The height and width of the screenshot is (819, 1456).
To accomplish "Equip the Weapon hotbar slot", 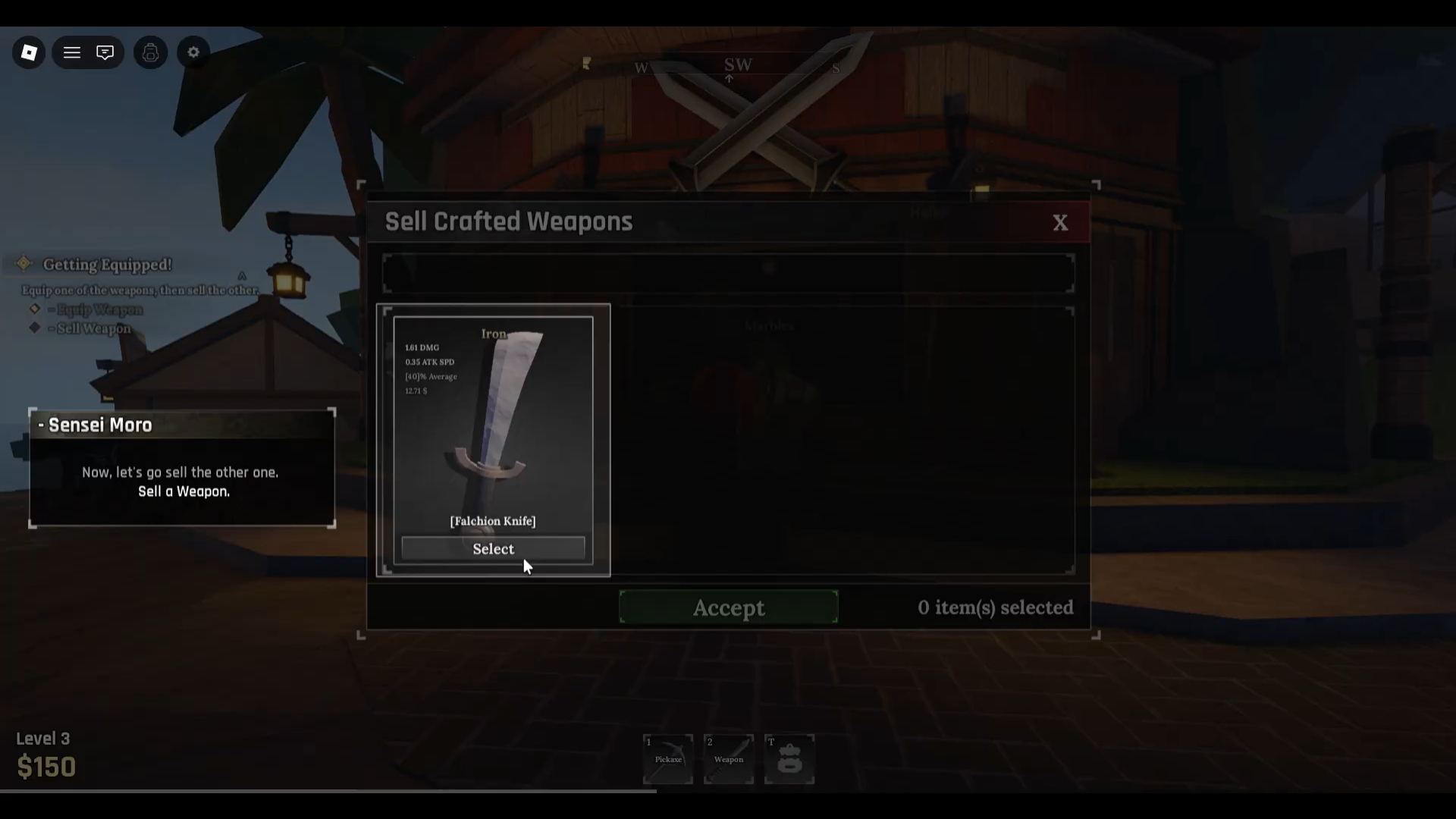I will pyautogui.click(x=729, y=758).
